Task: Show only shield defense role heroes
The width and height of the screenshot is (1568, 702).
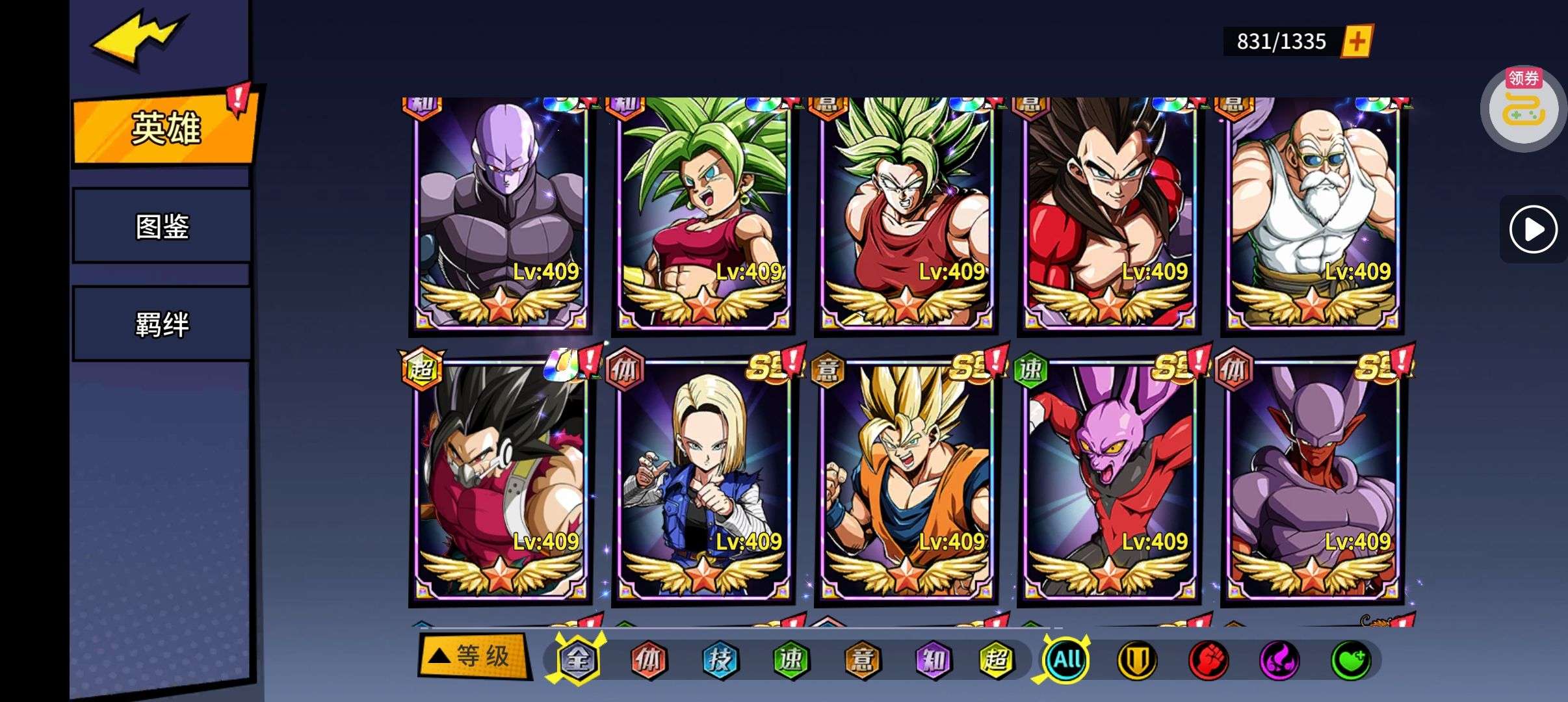Action: pos(1137,660)
